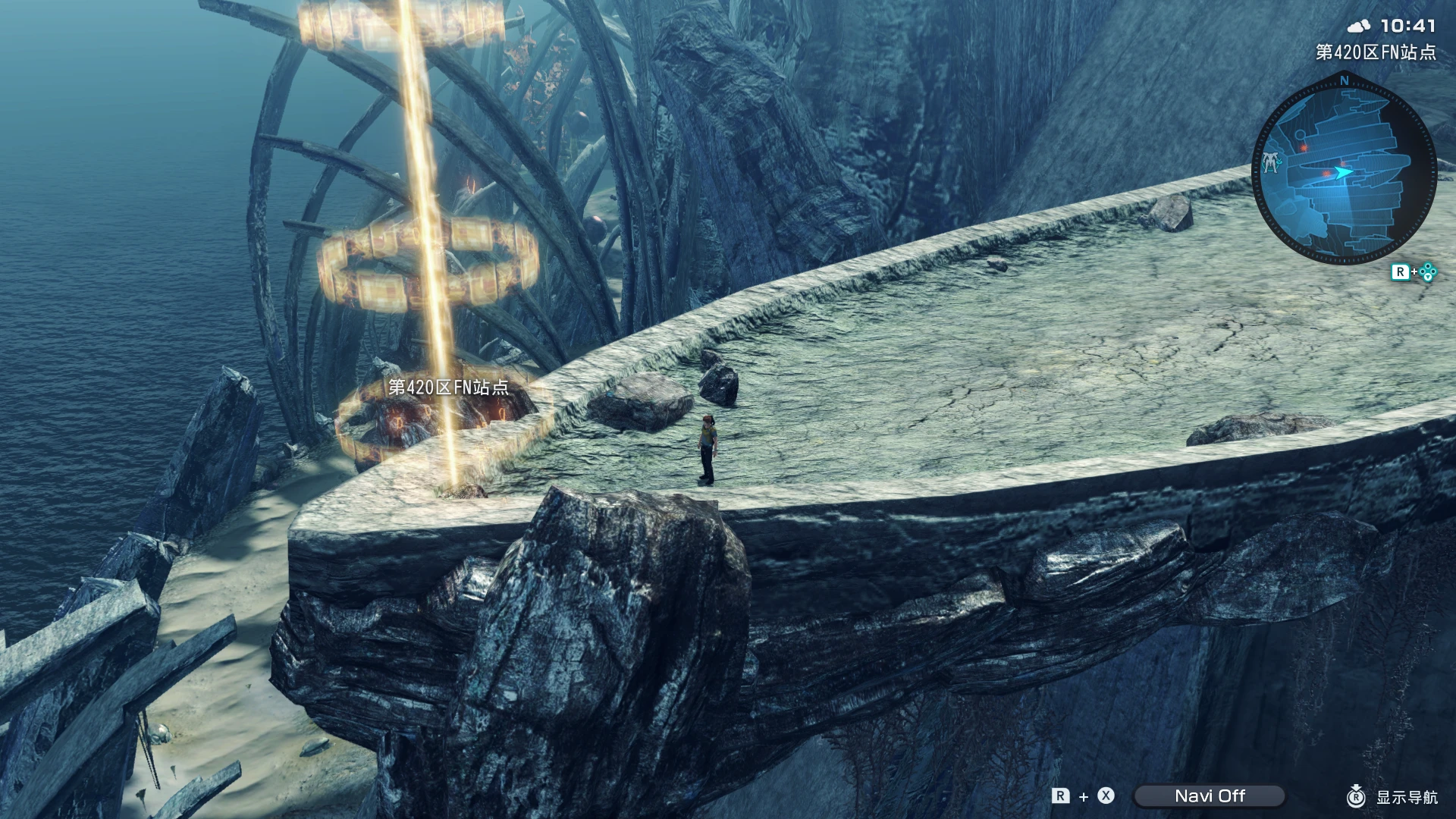This screenshot has height=819, width=1456.
Task: Click the R button icon beside X prompt
Action: click(x=1061, y=795)
